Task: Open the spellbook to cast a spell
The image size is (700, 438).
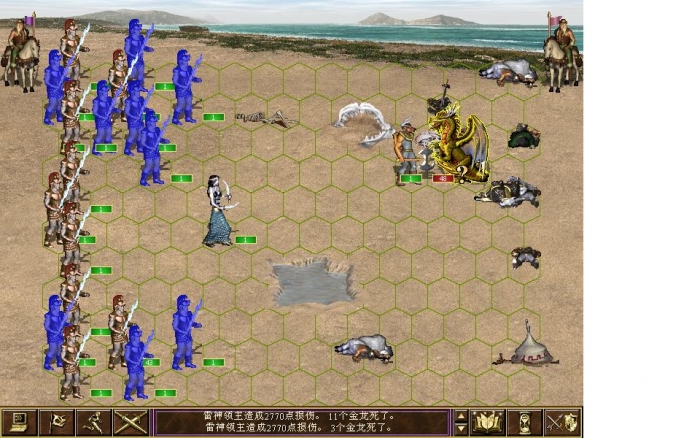Action: (489, 422)
